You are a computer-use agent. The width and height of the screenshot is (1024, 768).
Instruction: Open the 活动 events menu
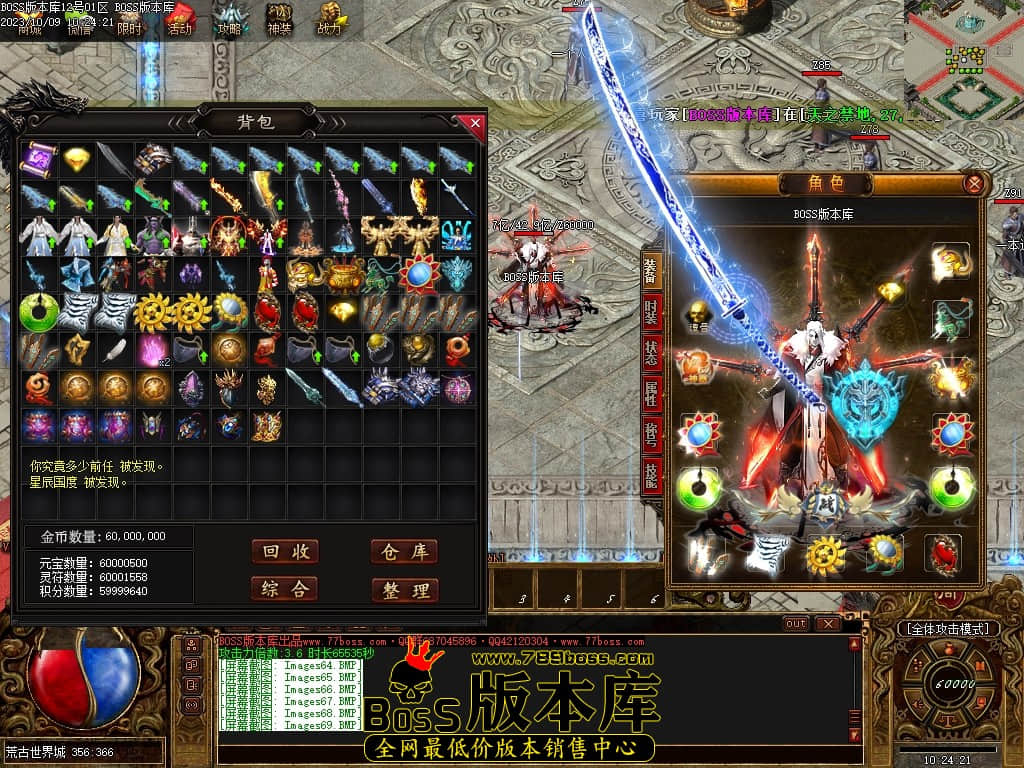pos(180,19)
